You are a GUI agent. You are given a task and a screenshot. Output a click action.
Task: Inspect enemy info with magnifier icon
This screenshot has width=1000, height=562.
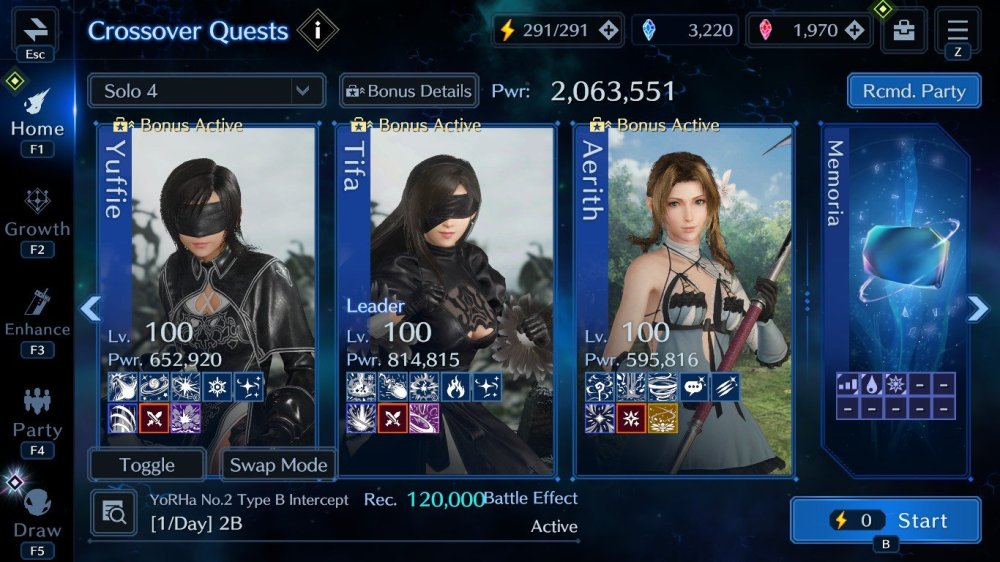click(113, 513)
